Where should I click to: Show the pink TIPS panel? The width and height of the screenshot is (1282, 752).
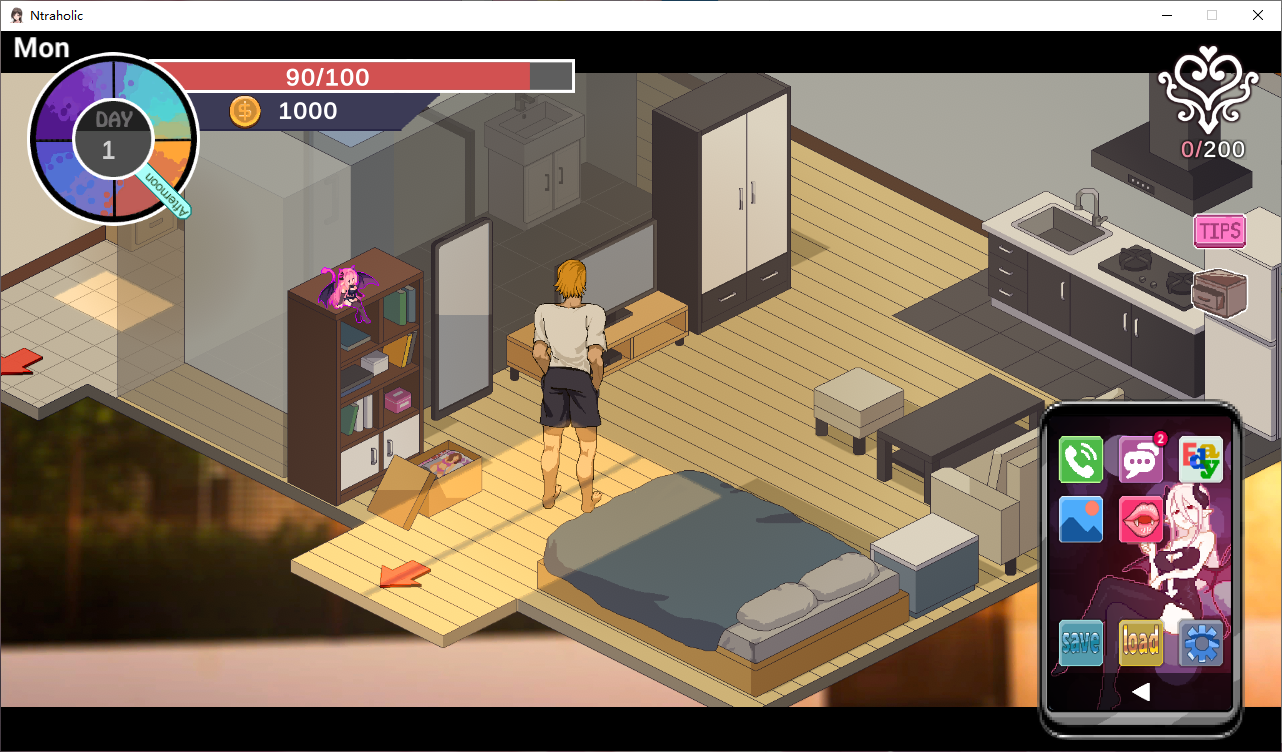pos(1220,231)
